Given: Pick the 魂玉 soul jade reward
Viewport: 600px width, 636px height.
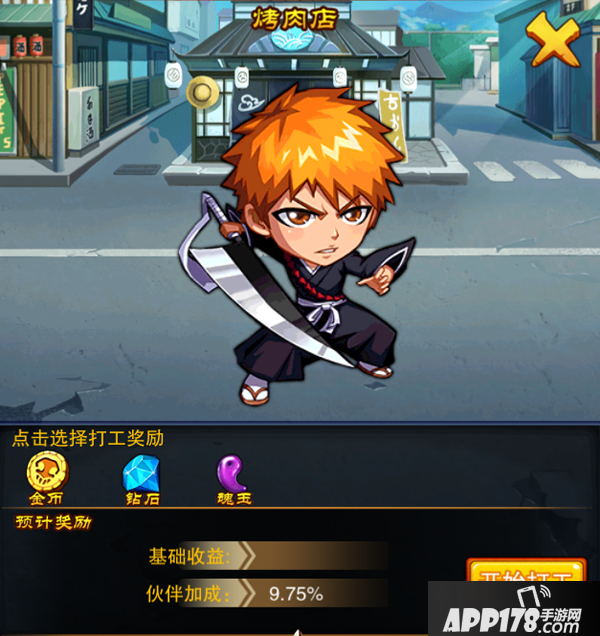Looking at the screenshot, I should pyautogui.click(x=232, y=475).
